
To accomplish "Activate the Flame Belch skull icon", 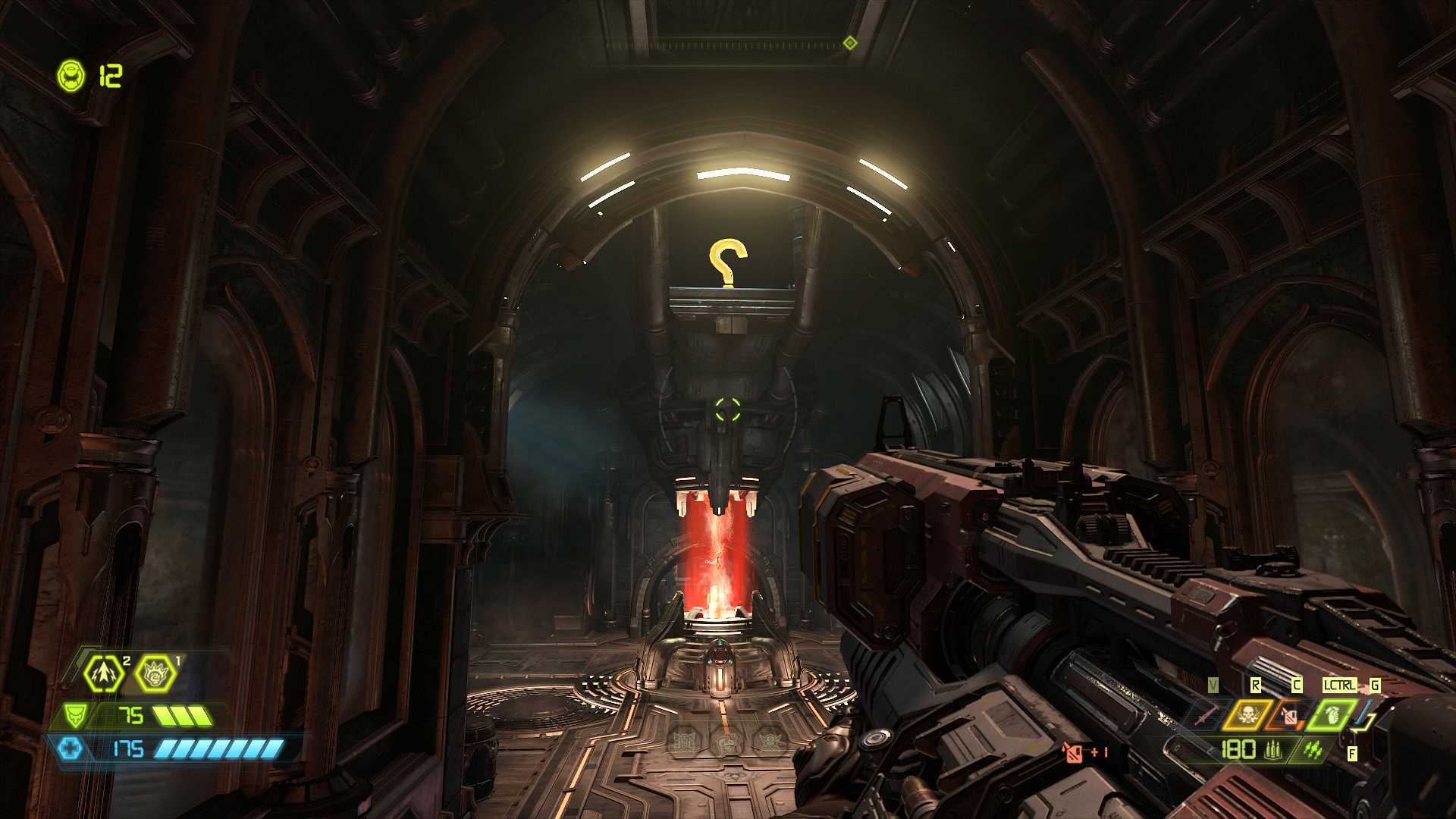I will click(x=1247, y=714).
